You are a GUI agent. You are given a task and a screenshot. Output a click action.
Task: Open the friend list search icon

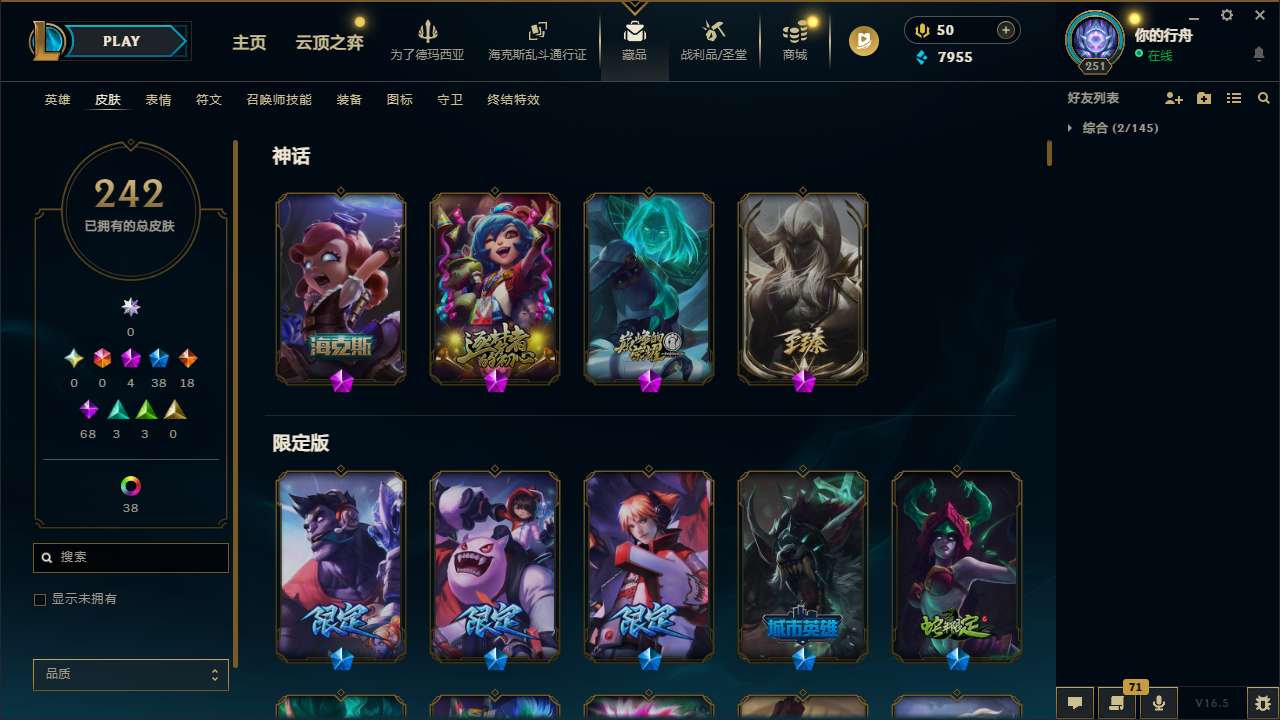point(1264,98)
